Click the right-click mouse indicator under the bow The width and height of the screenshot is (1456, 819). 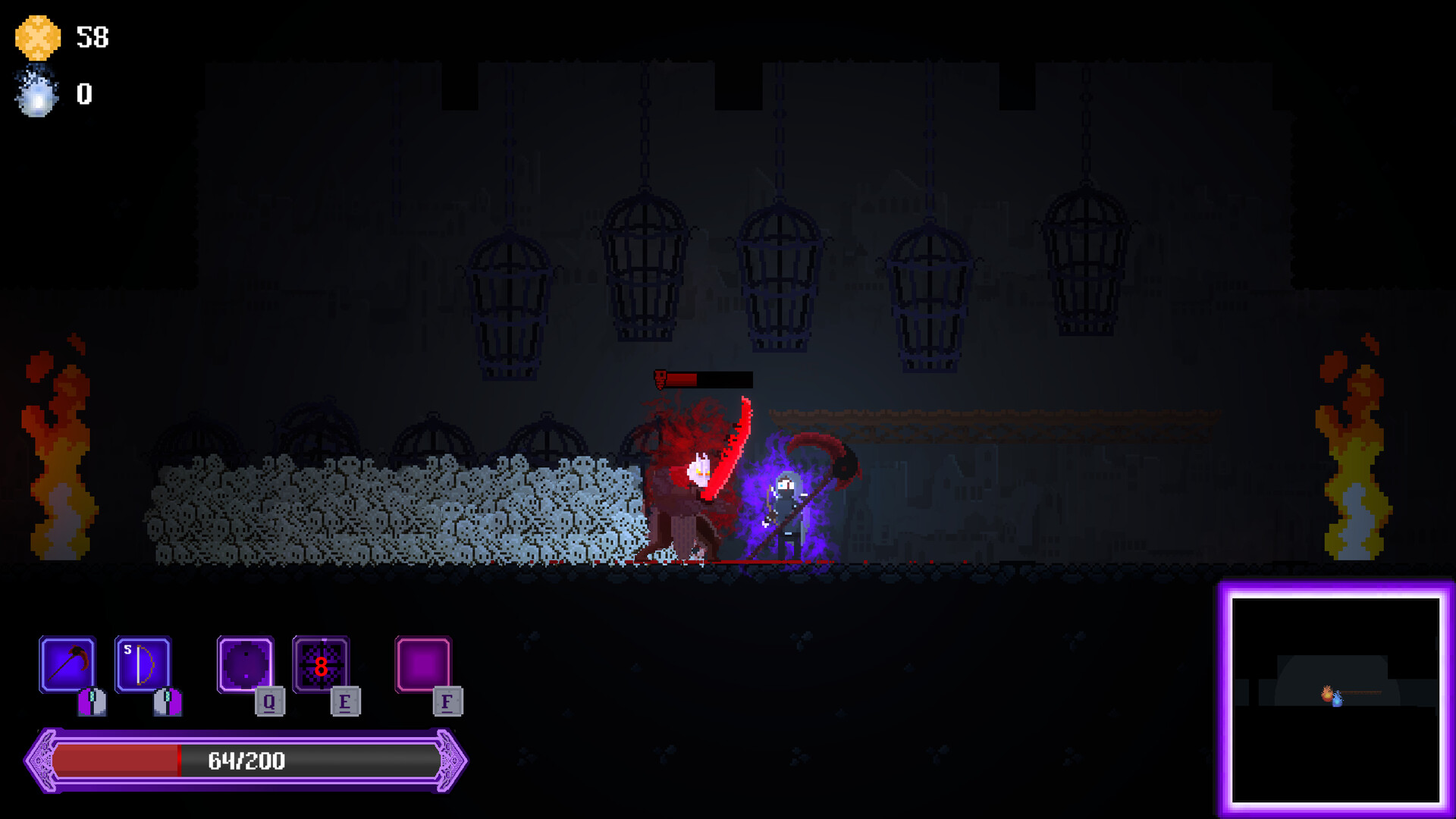click(x=165, y=701)
